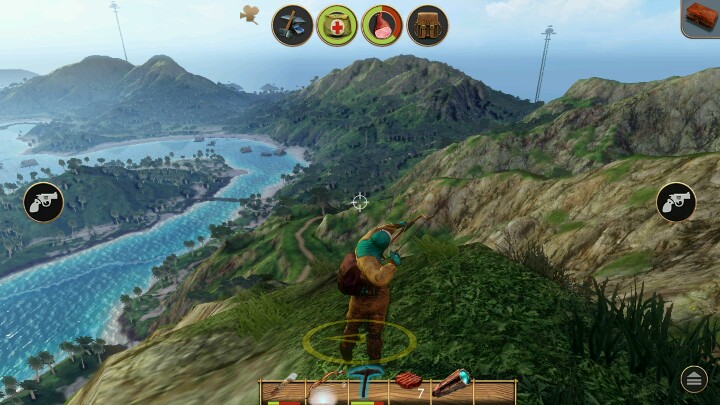
Task: Open the backpack inventory
Action: click(427, 25)
